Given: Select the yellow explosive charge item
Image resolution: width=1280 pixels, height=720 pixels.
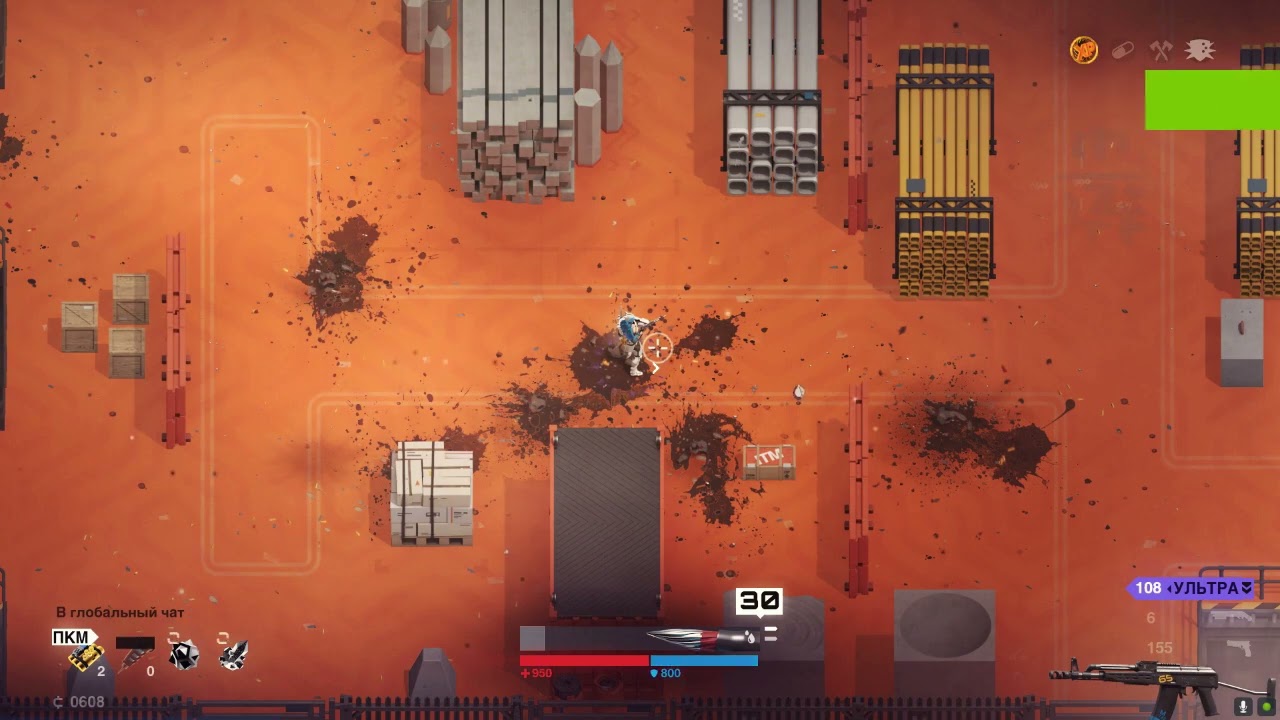Looking at the screenshot, I should [x=87, y=656].
